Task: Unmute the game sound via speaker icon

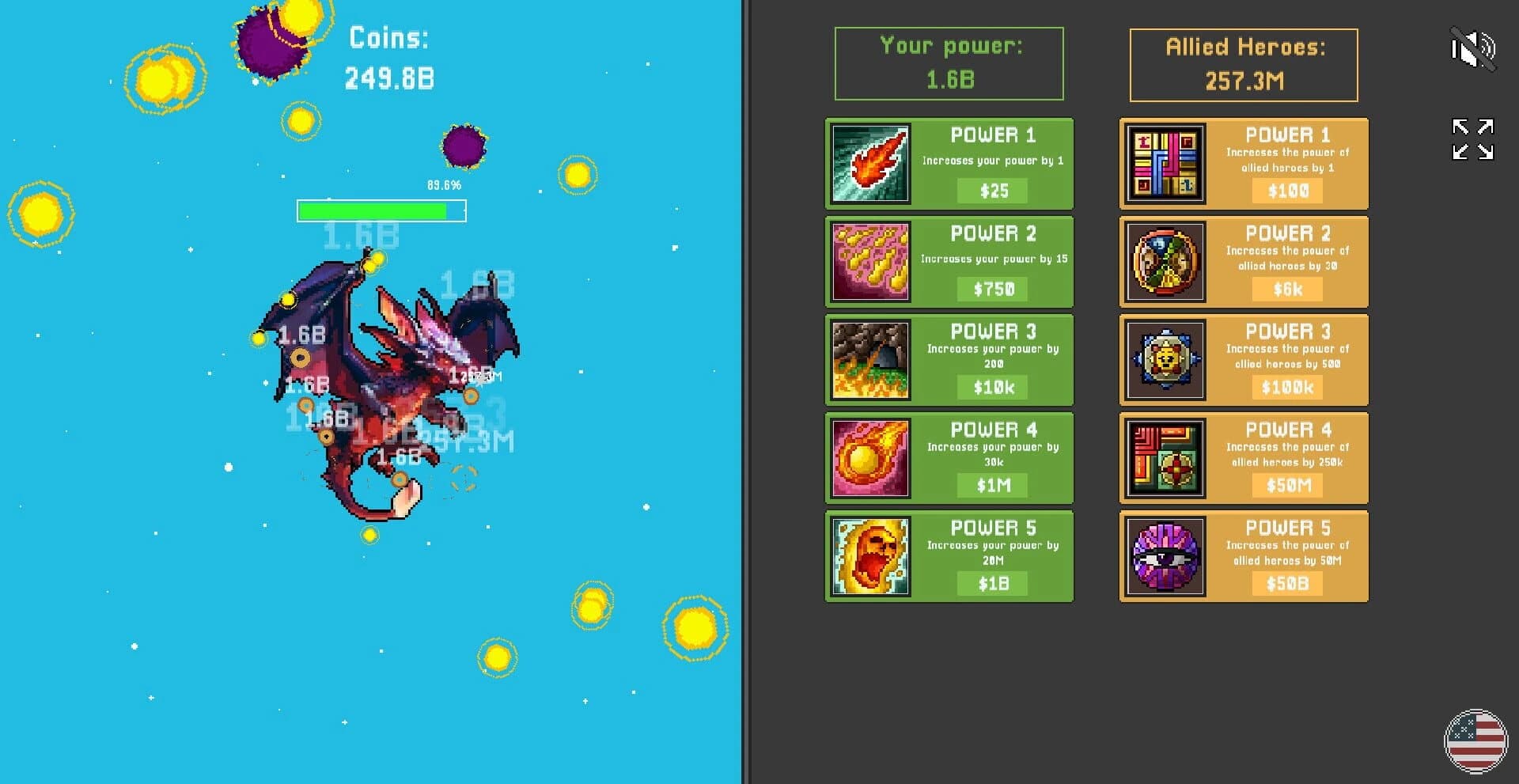Action: click(x=1473, y=49)
